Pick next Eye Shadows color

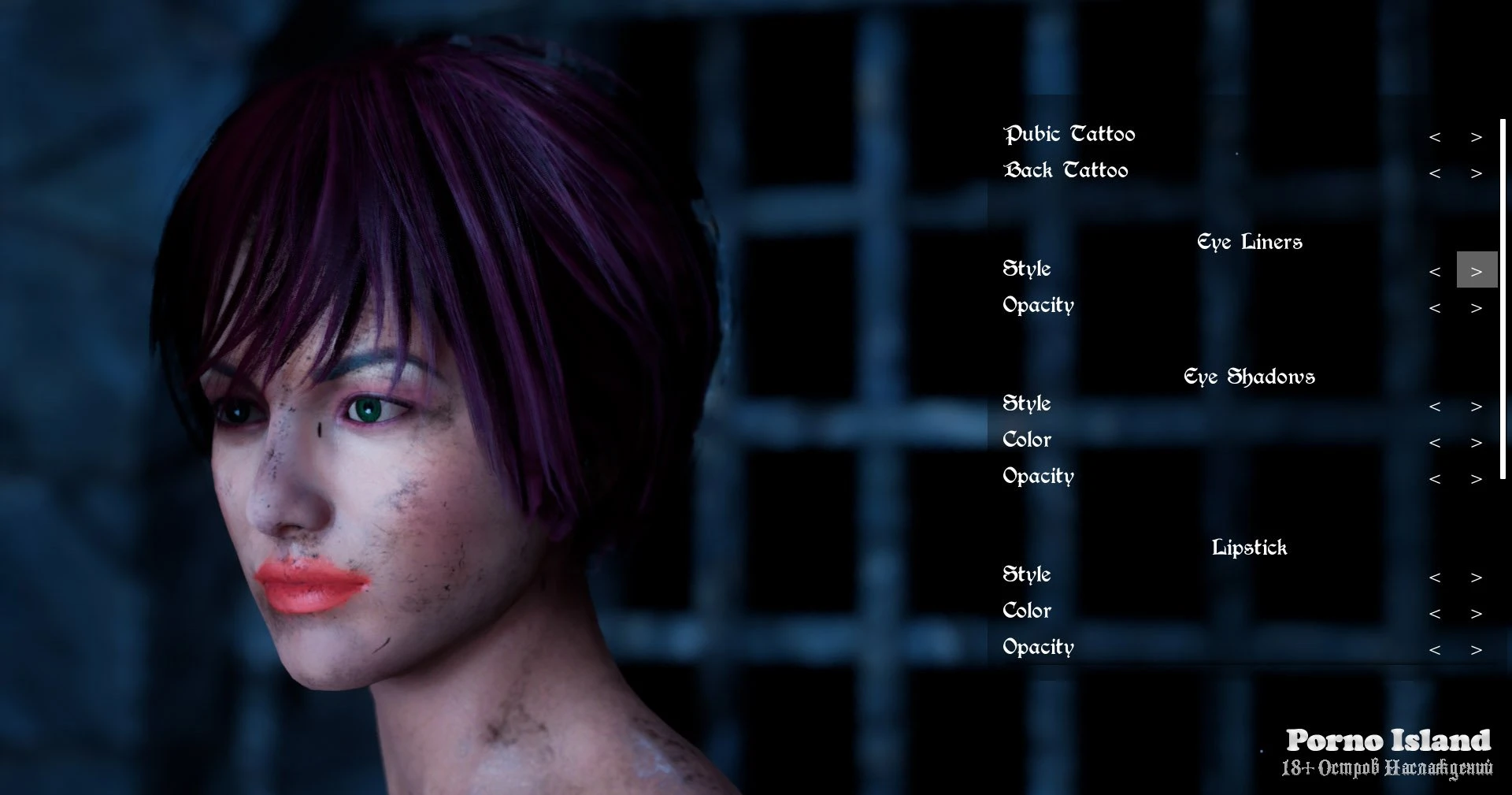[1477, 443]
